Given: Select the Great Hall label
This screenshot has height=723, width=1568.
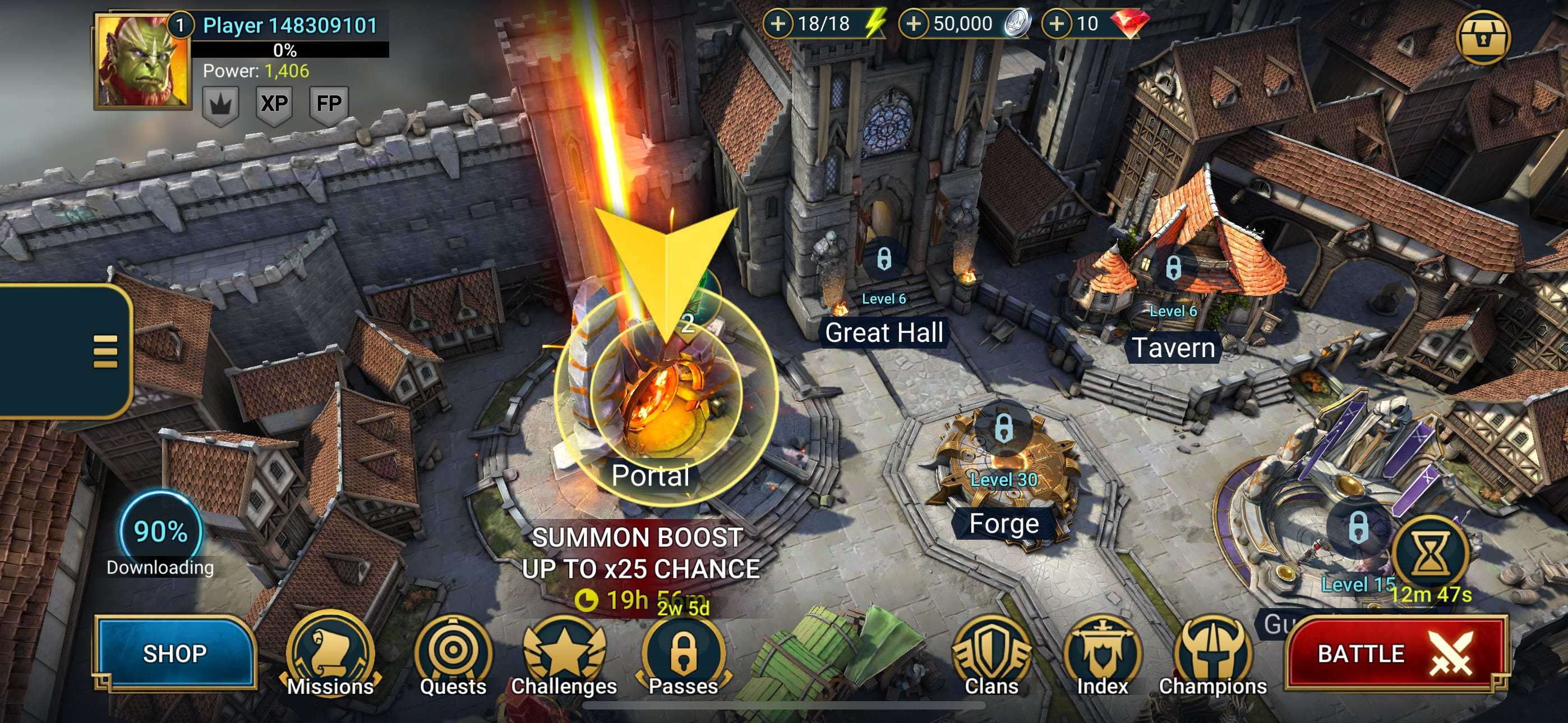Looking at the screenshot, I should pos(884,333).
